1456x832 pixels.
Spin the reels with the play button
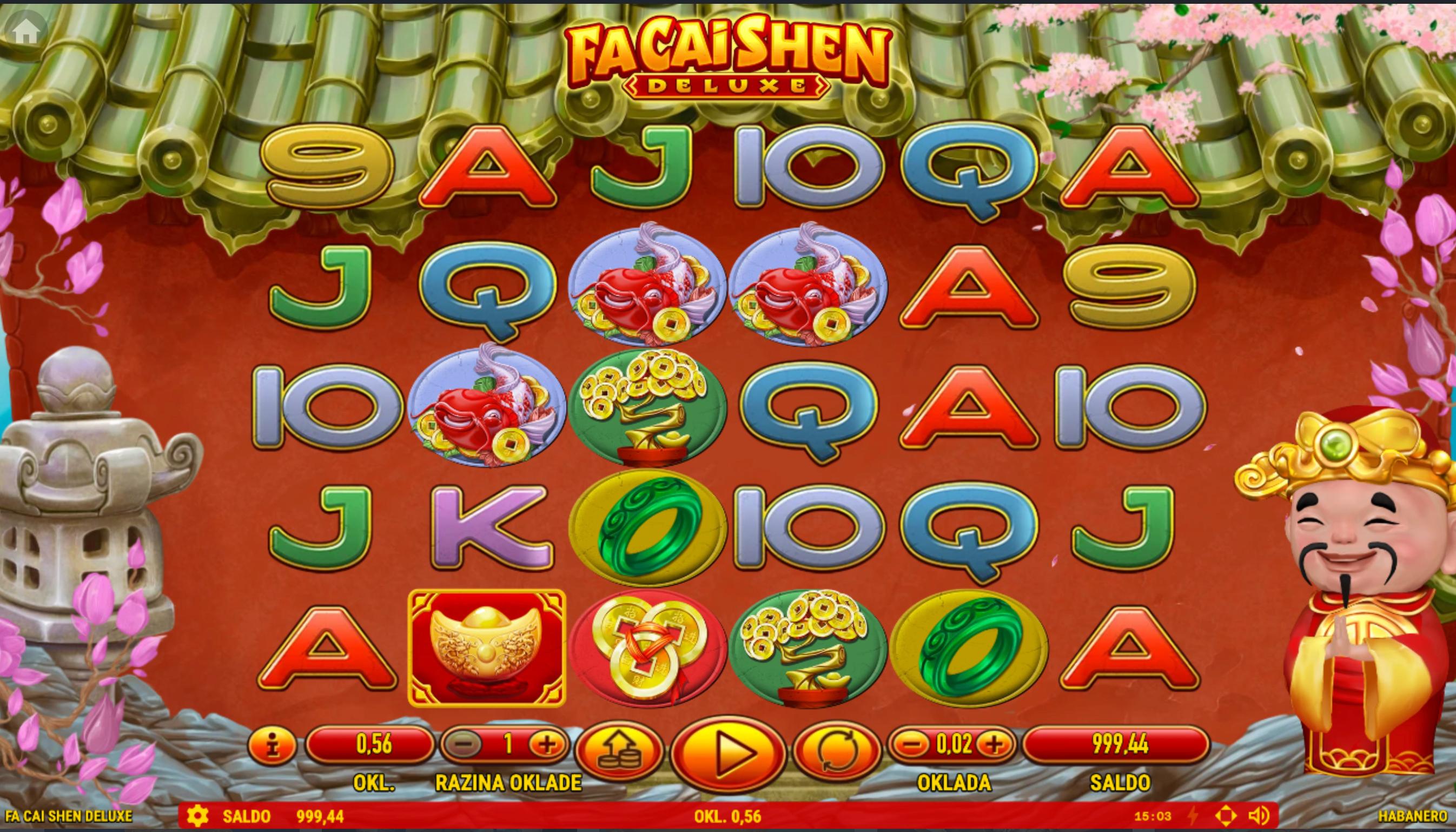coord(729,754)
